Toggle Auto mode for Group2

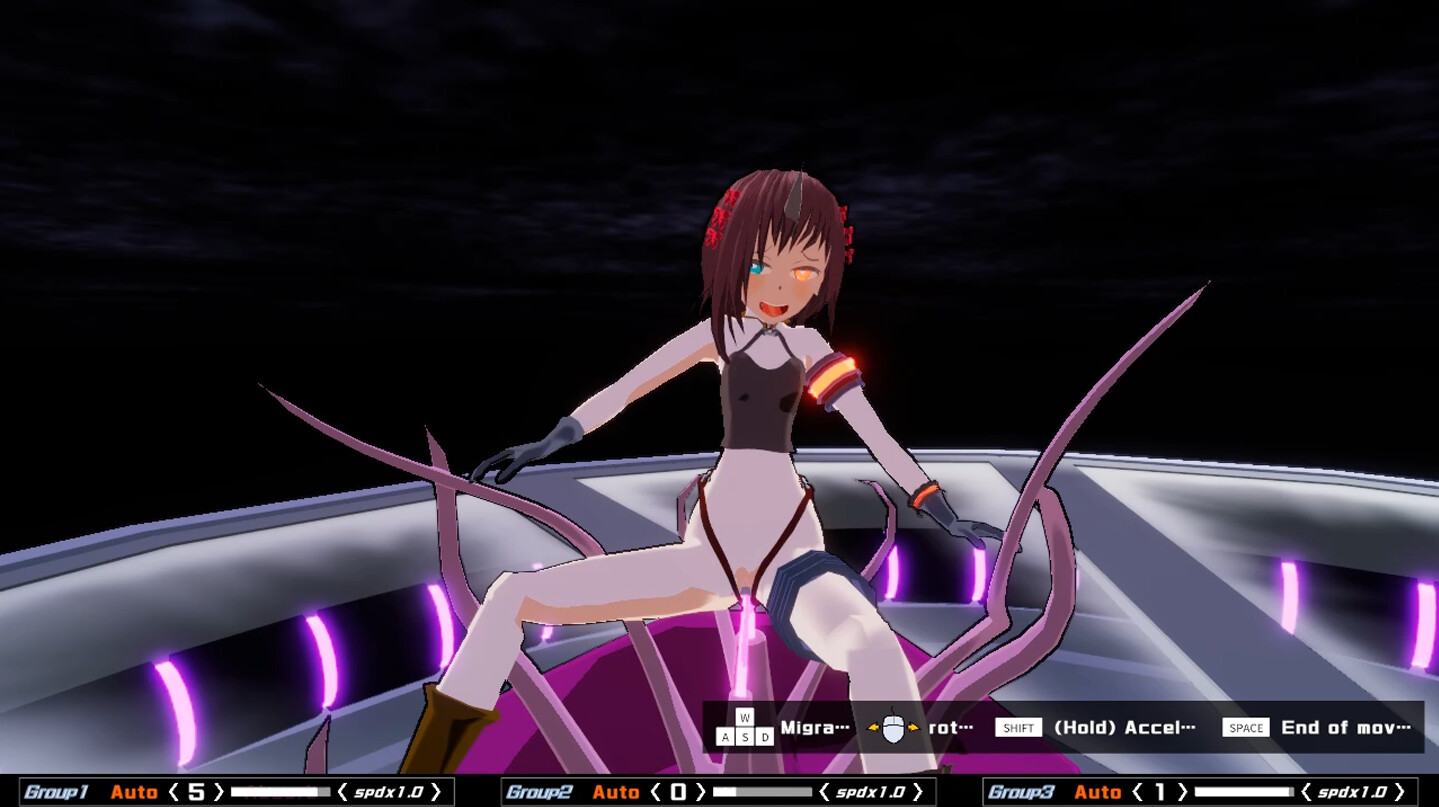tap(614, 791)
